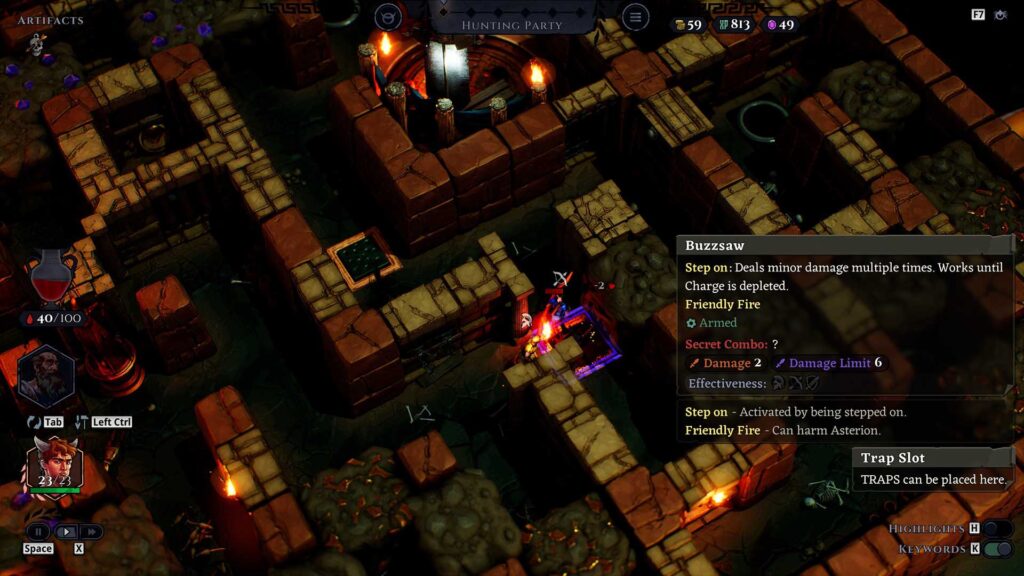Image resolution: width=1024 pixels, height=576 pixels.
Task: Click the red blood flask icon
Action: 52,277
